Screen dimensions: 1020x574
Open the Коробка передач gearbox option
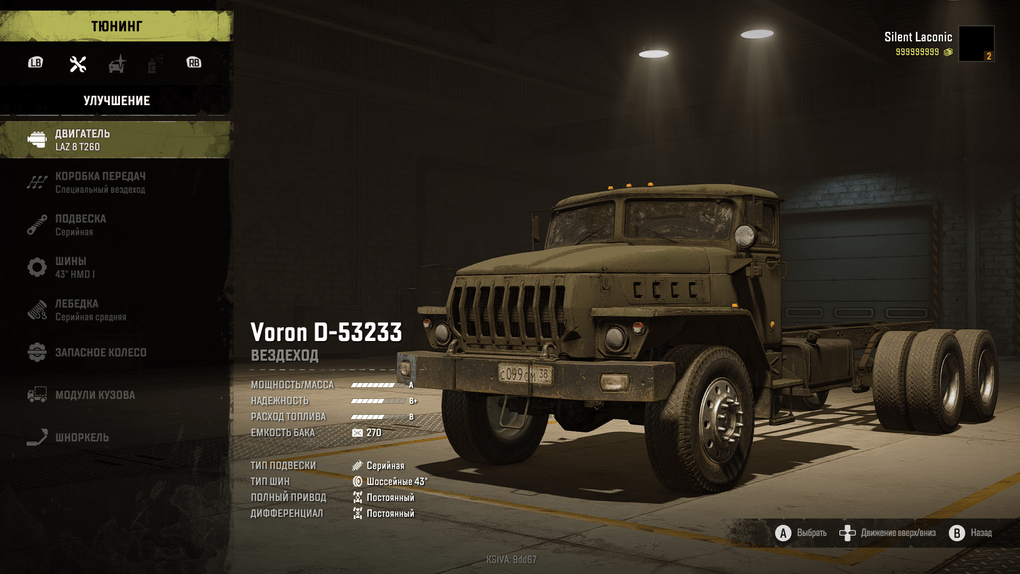[115, 182]
